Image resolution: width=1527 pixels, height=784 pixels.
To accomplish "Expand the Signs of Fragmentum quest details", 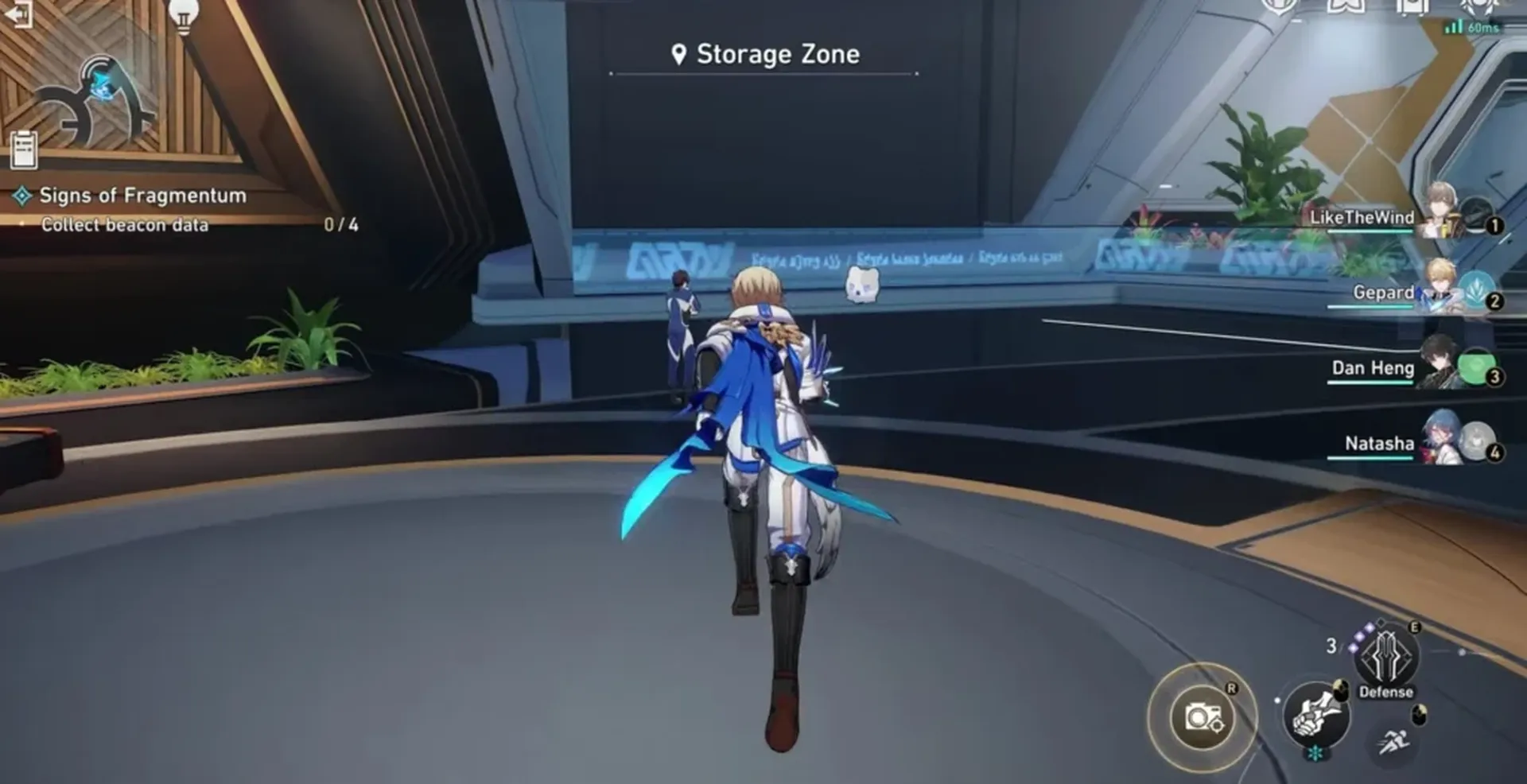I will point(142,195).
